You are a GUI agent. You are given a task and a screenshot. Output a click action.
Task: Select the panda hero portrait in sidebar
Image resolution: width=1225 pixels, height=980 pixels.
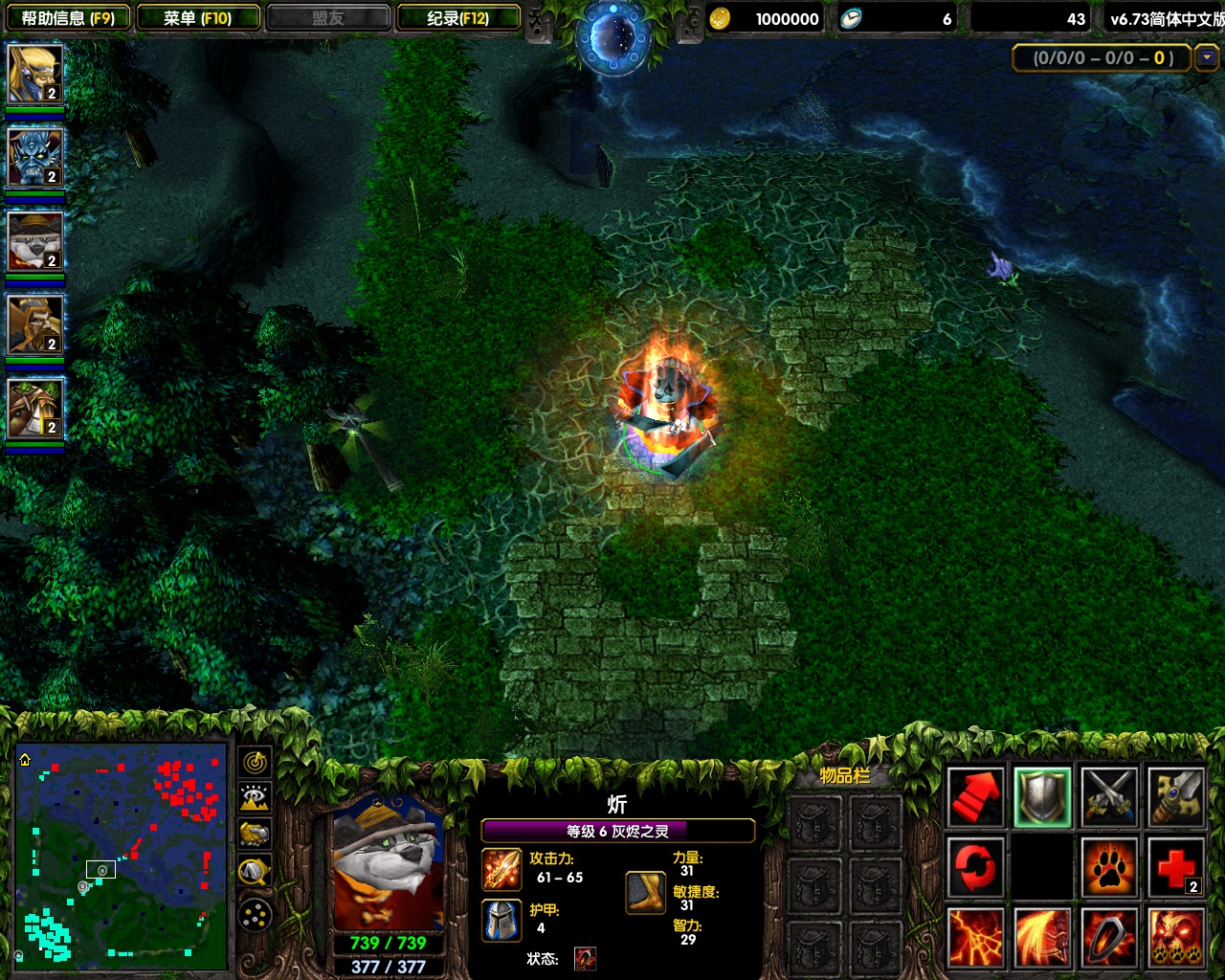[34, 241]
